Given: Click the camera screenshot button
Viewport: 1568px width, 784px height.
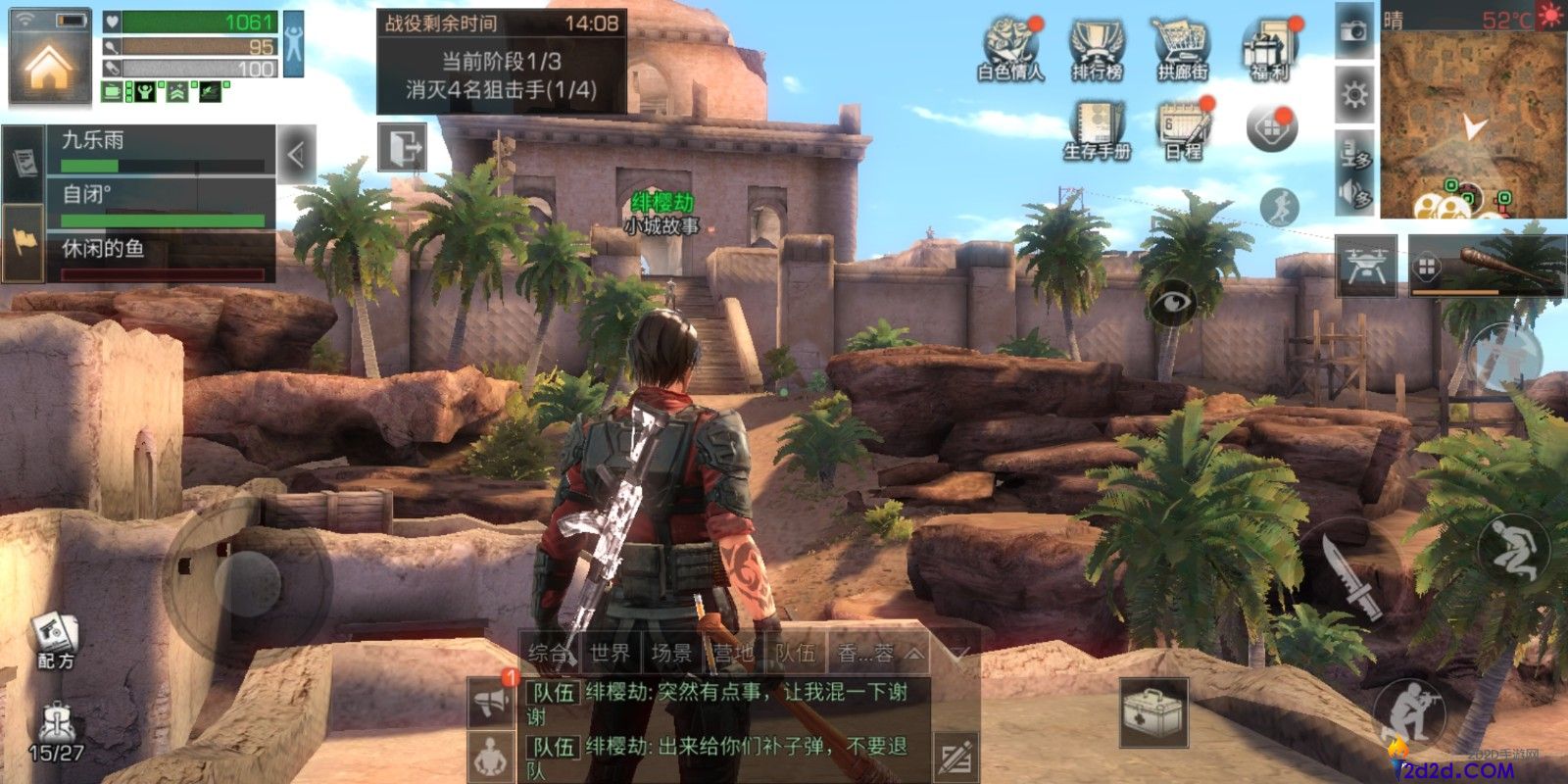Looking at the screenshot, I should click(x=1354, y=31).
